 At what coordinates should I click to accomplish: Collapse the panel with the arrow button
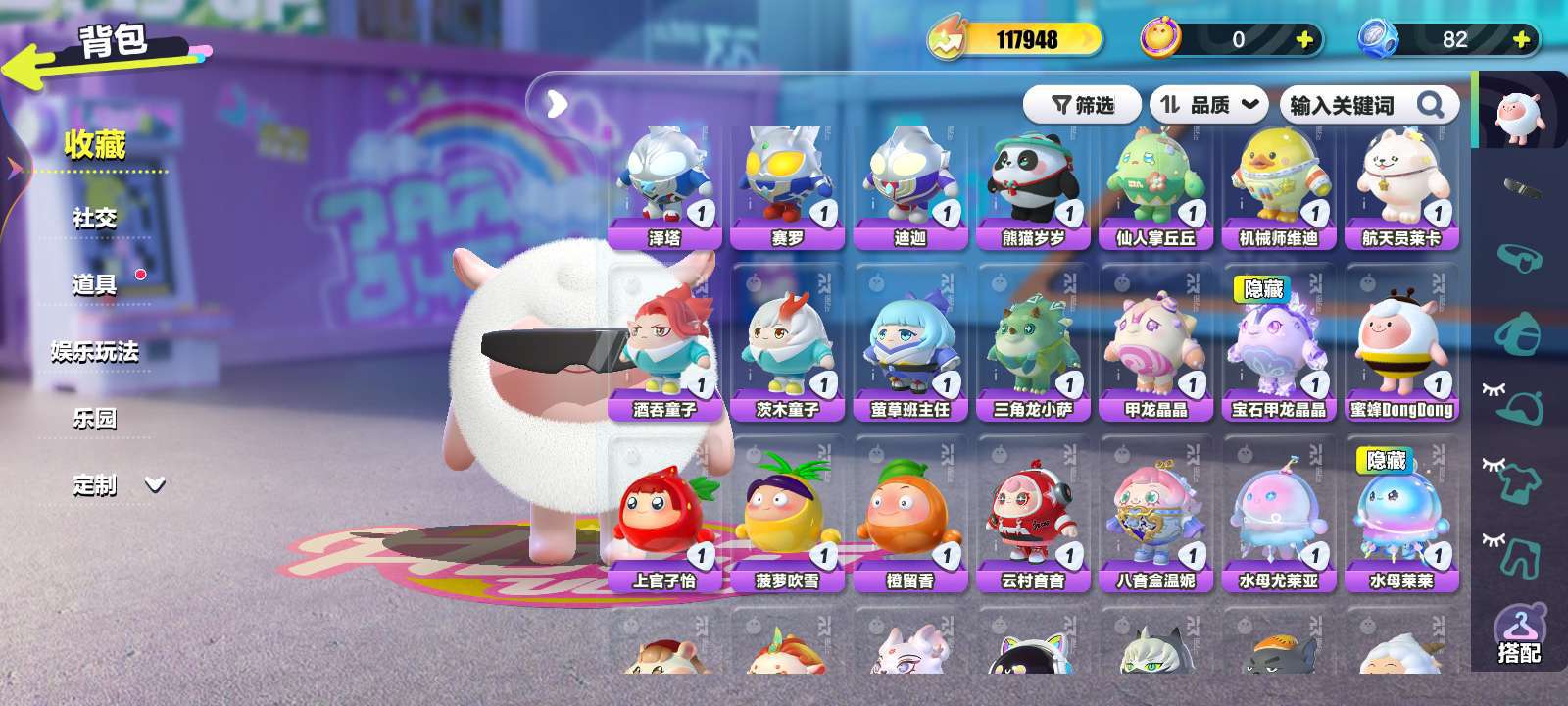coord(557,103)
